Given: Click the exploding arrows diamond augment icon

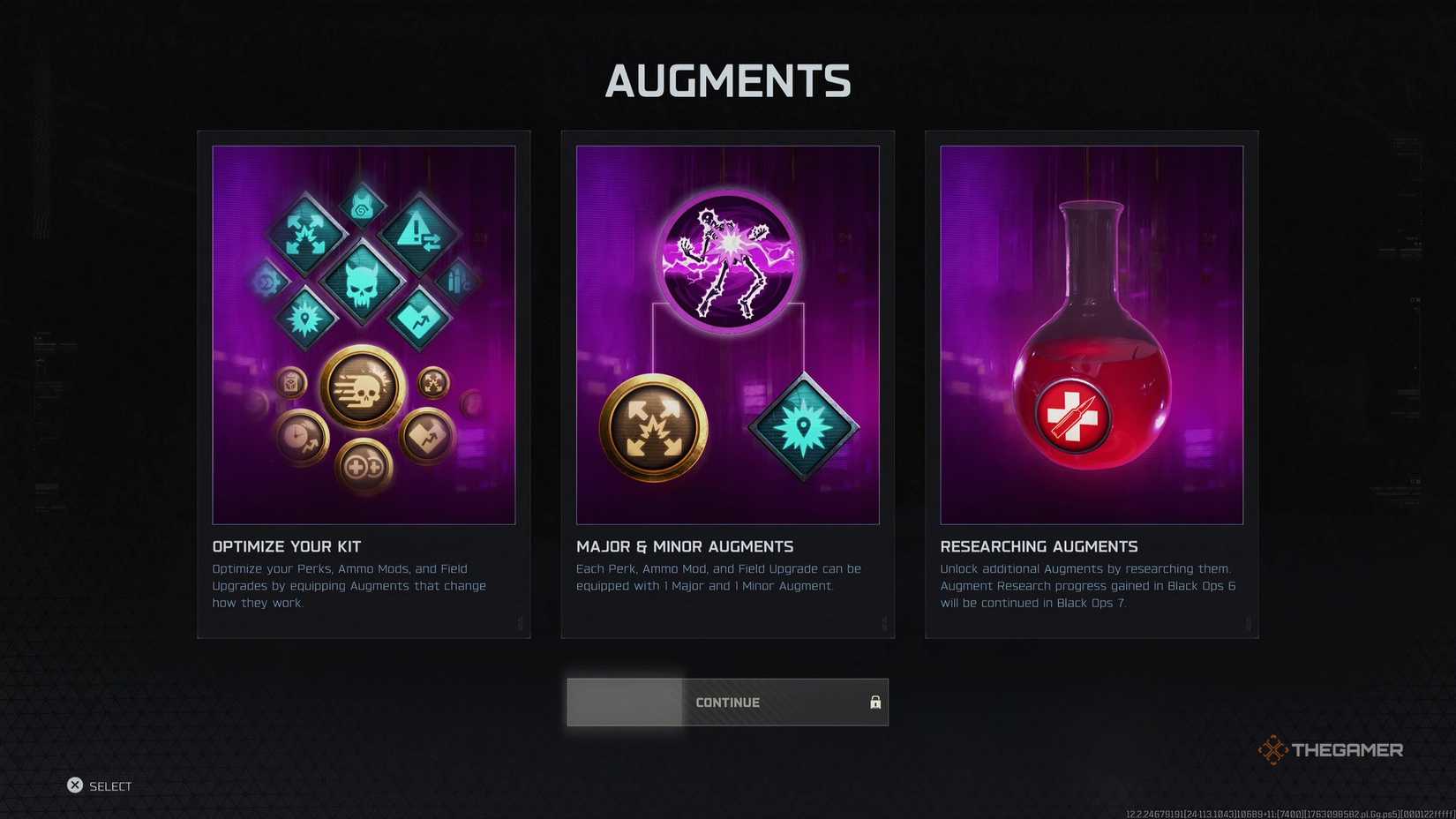Looking at the screenshot, I should [306, 235].
